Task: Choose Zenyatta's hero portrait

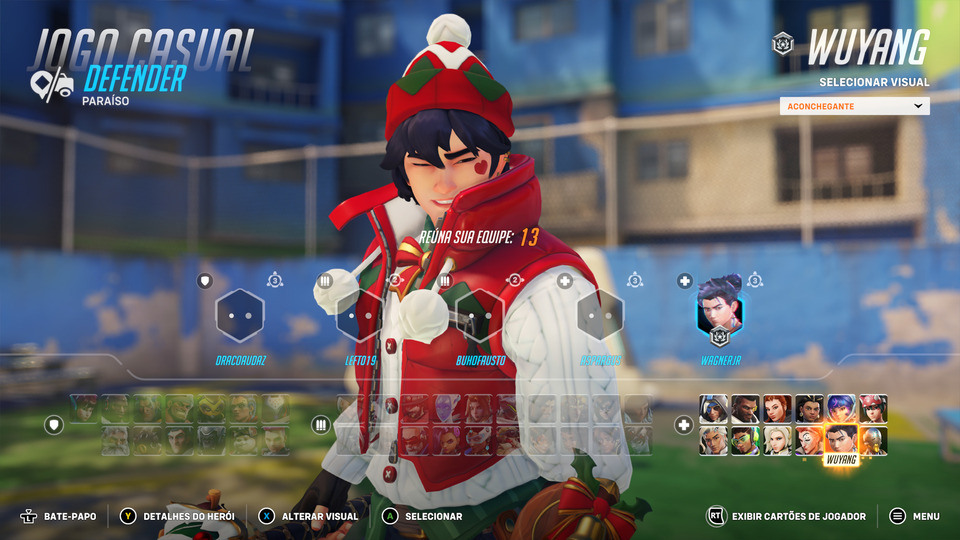Action: (x=873, y=440)
